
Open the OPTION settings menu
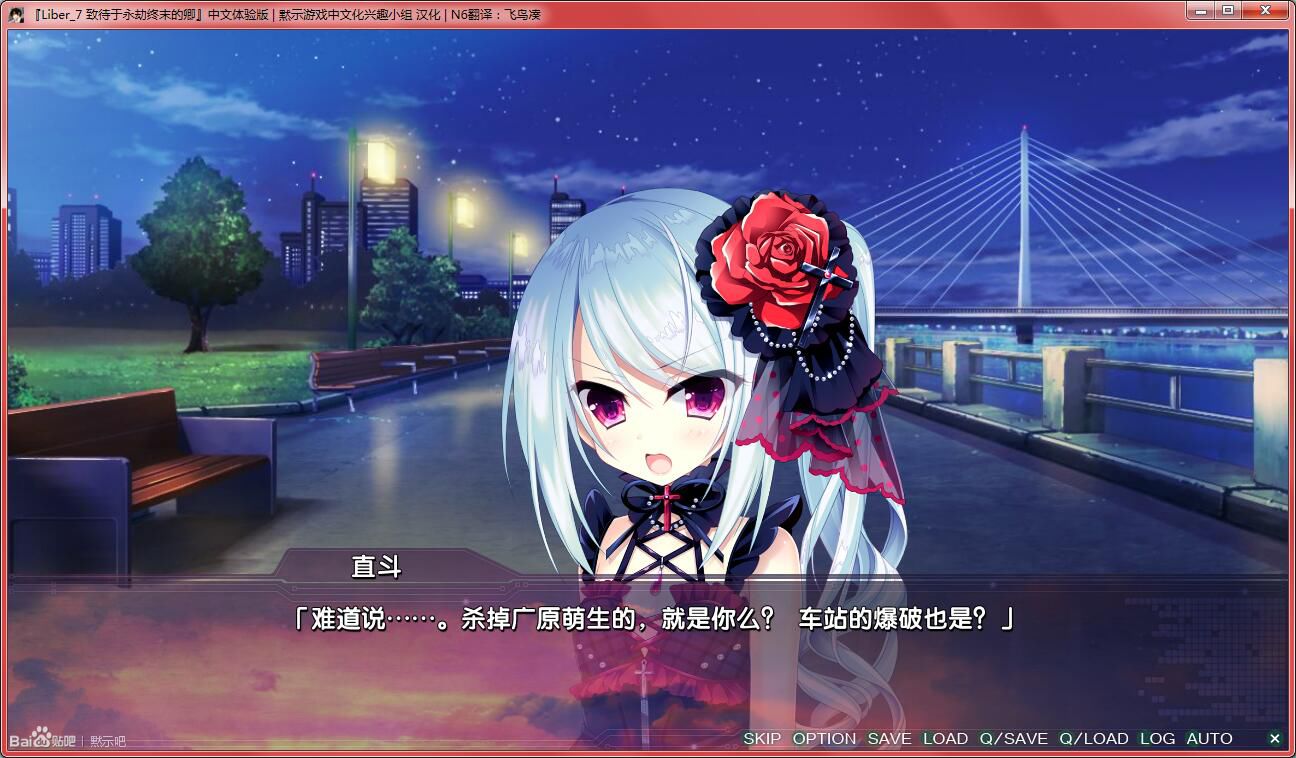[824, 738]
